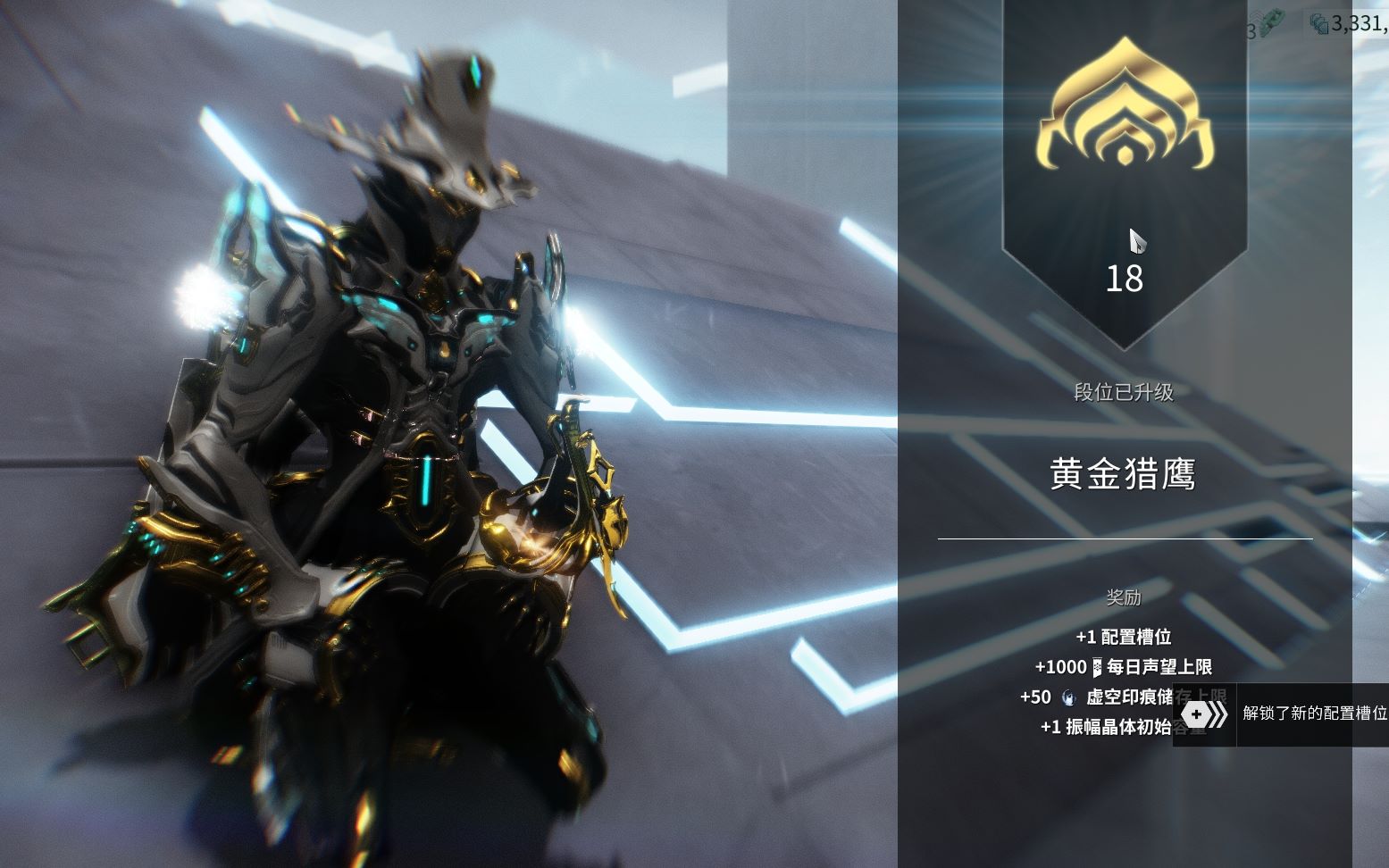The height and width of the screenshot is (868, 1389).
Task: Click the hexagonal plus icon in the toast
Action: pos(1197,714)
